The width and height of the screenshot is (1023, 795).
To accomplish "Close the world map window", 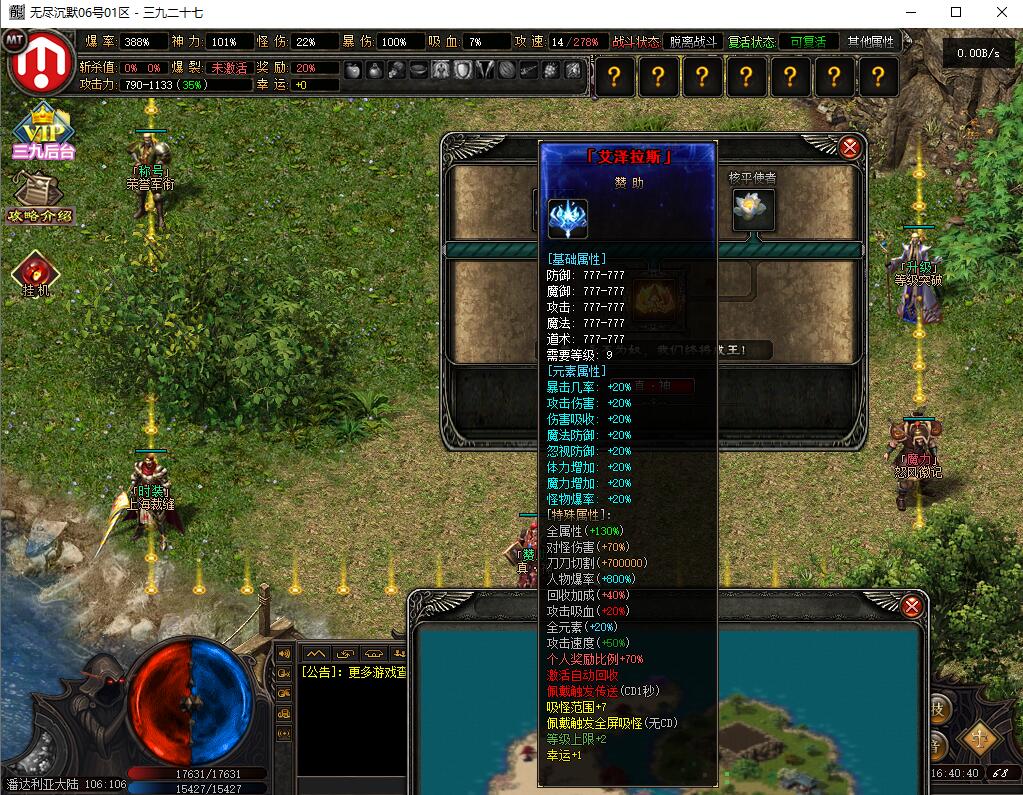I will pos(911,606).
